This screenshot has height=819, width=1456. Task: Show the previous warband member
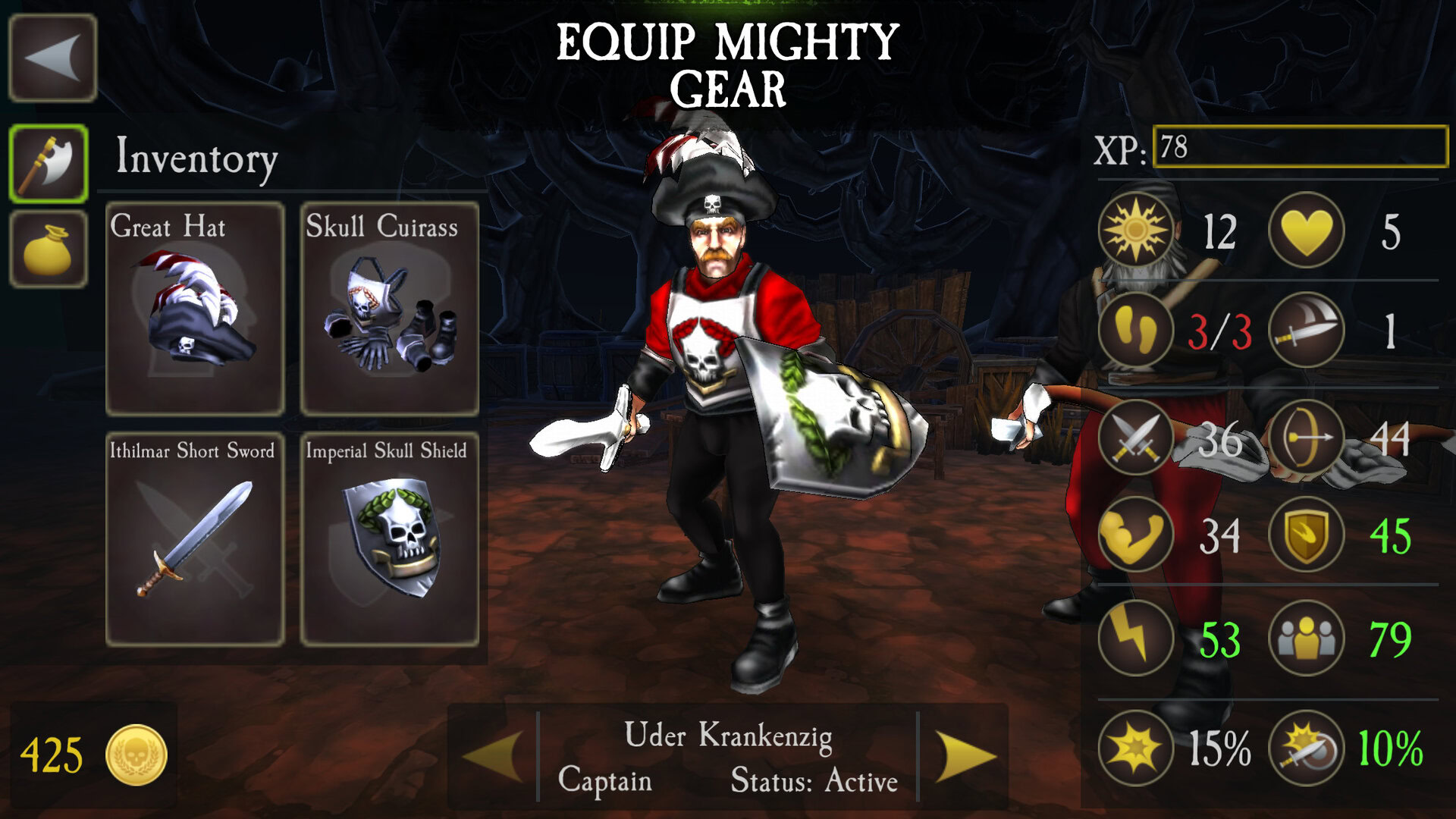[x=493, y=755]
